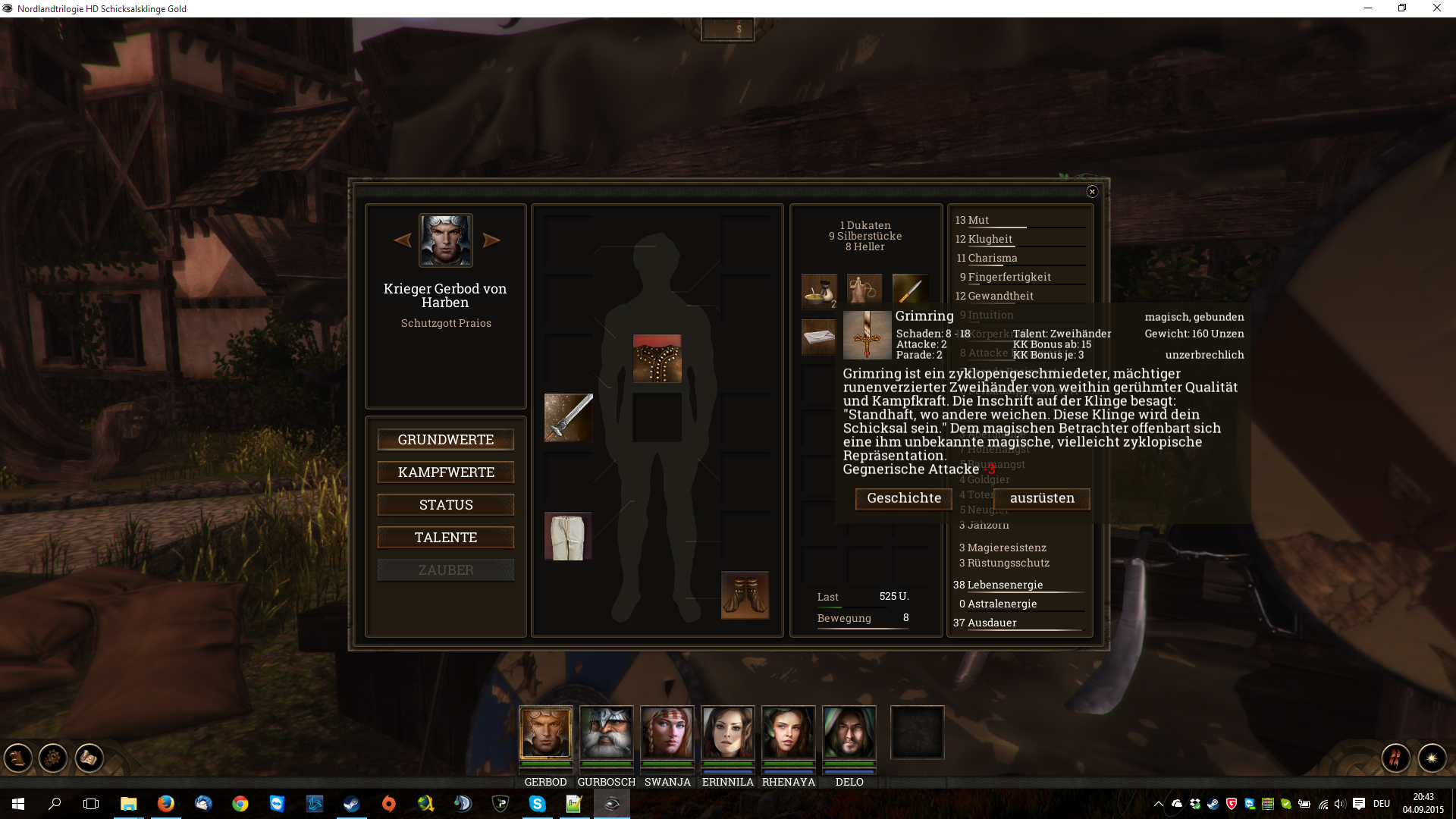The height and width of the screenshot is (819, 1456).
Task: Choose Gurbosch's dwarf portrait
Action: coord(607,733)
